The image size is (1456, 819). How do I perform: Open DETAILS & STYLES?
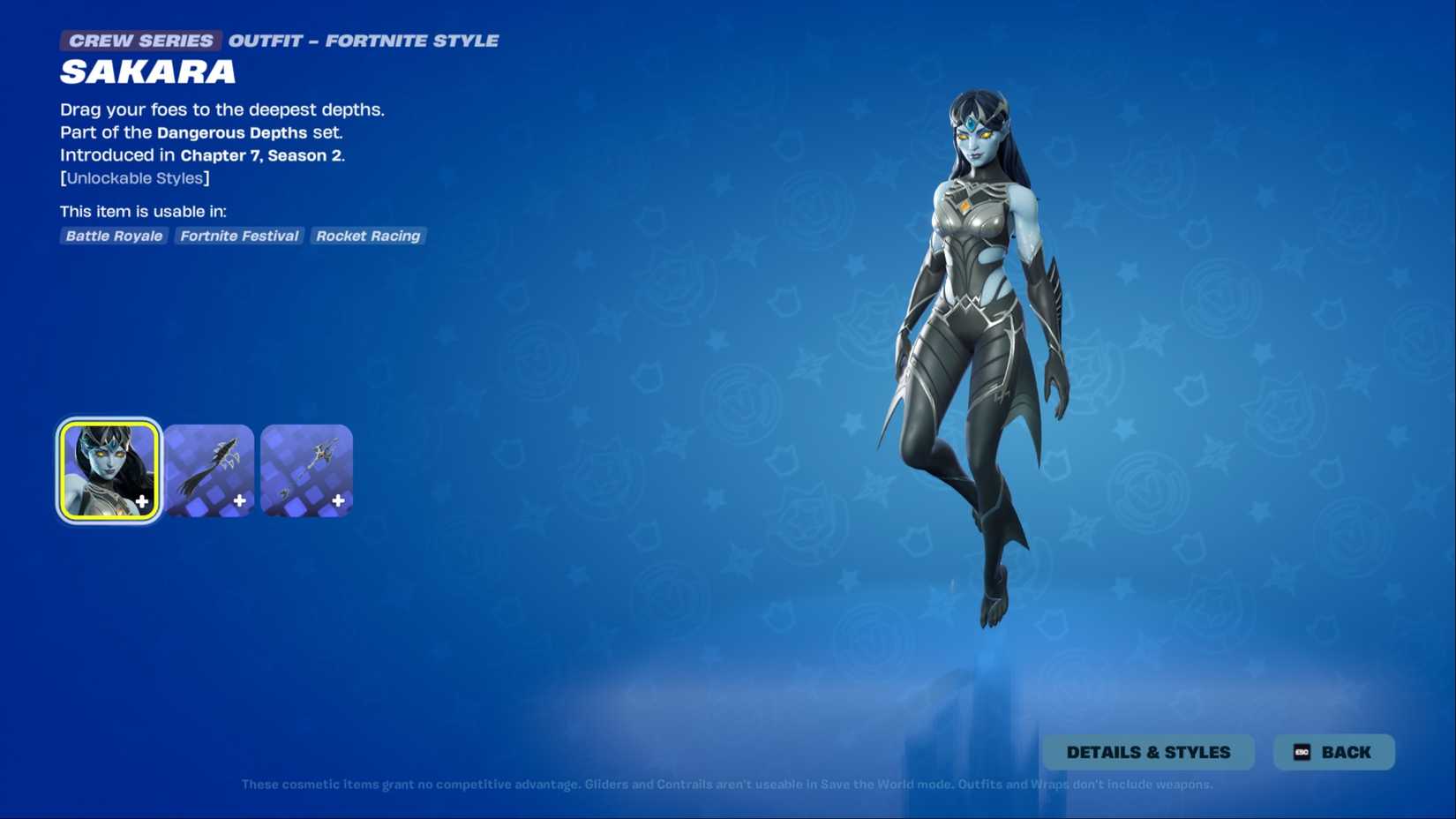coord(1148,752)
